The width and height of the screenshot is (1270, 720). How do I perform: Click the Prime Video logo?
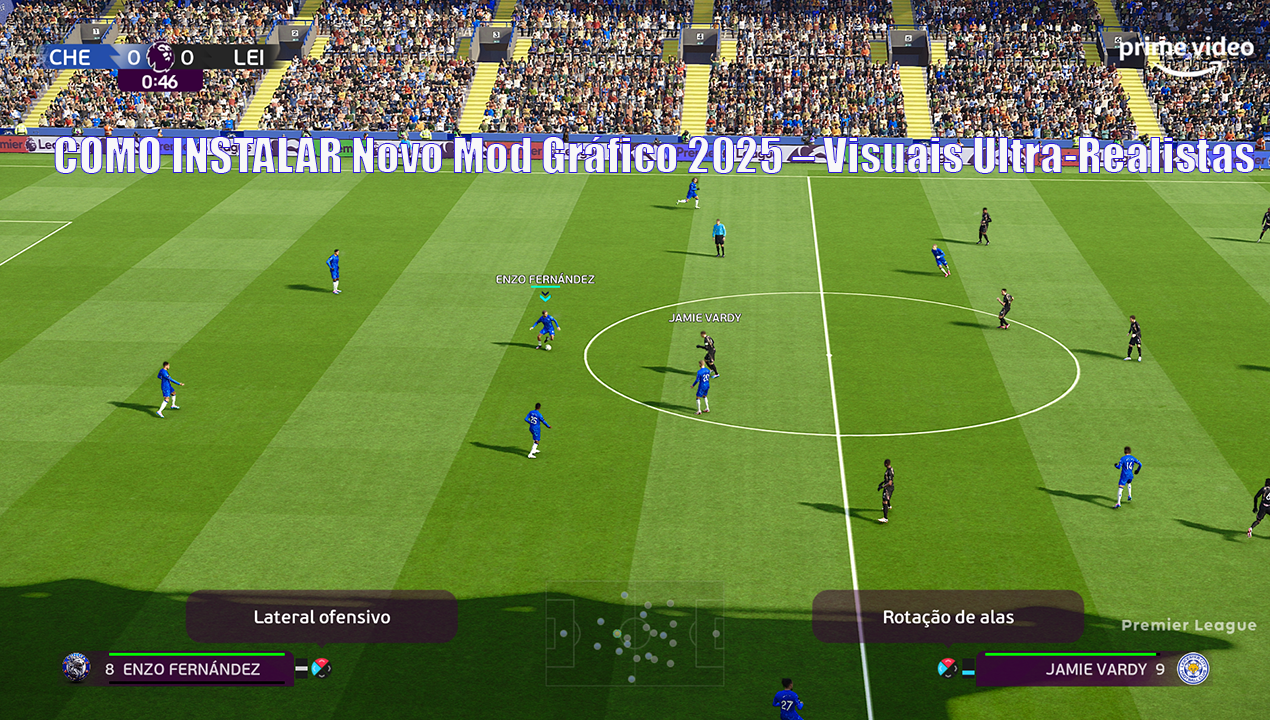coord(1186,53)
